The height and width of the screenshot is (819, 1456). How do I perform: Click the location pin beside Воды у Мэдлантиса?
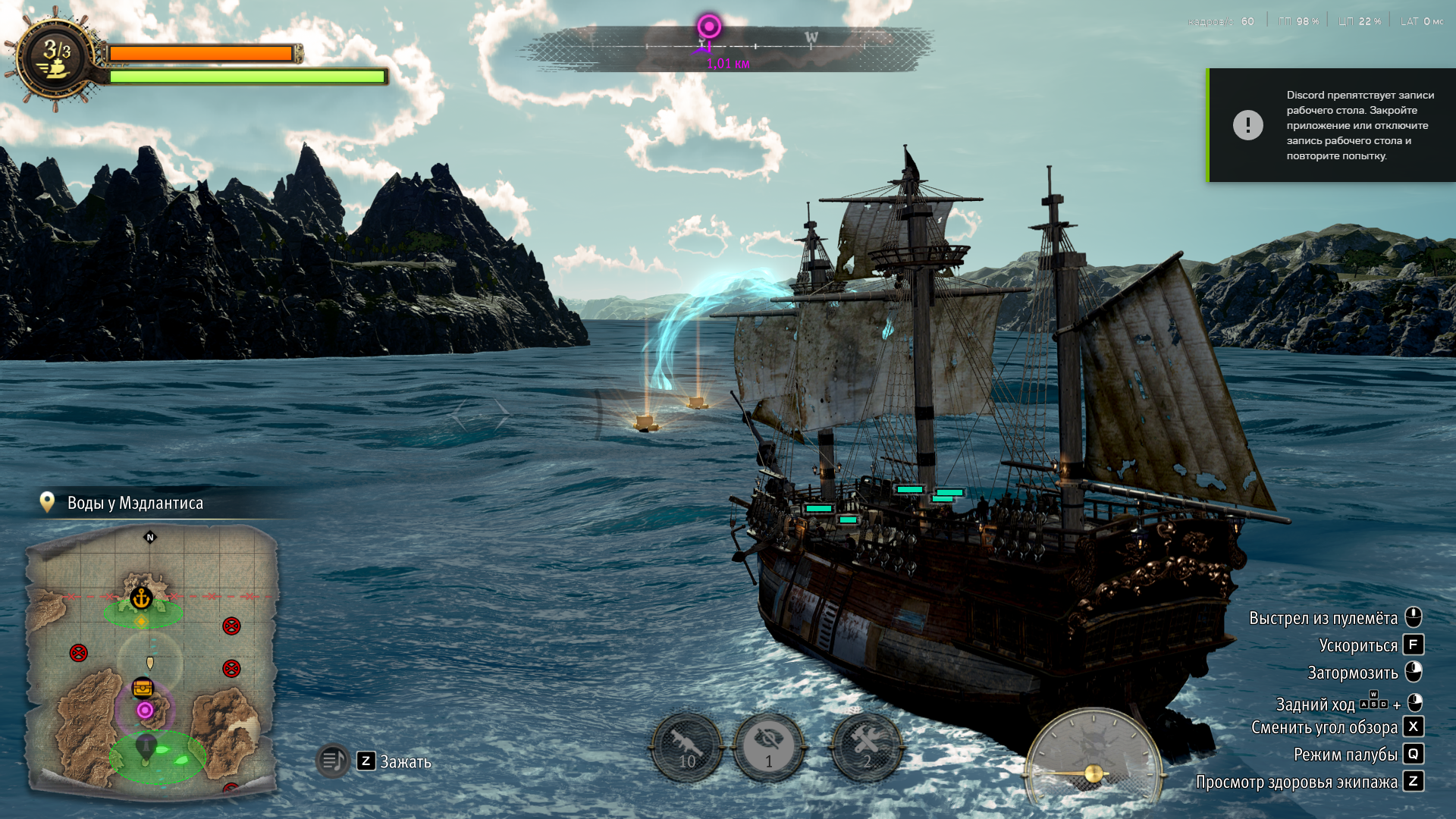click(47, 502)
